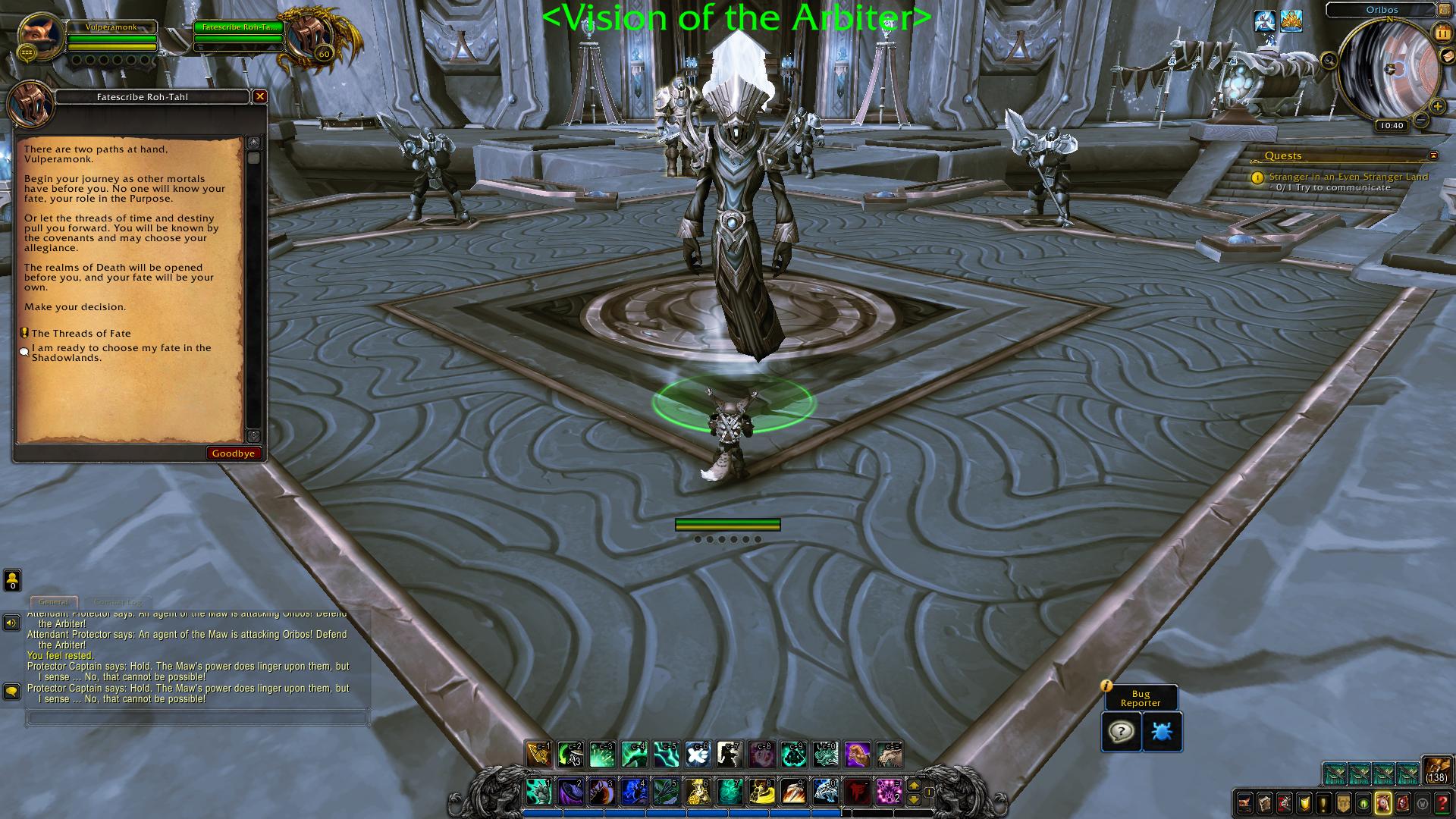This screenshot has height=819, width=1456.
Task: Select the General chat tab
Action: pos(53,601)
